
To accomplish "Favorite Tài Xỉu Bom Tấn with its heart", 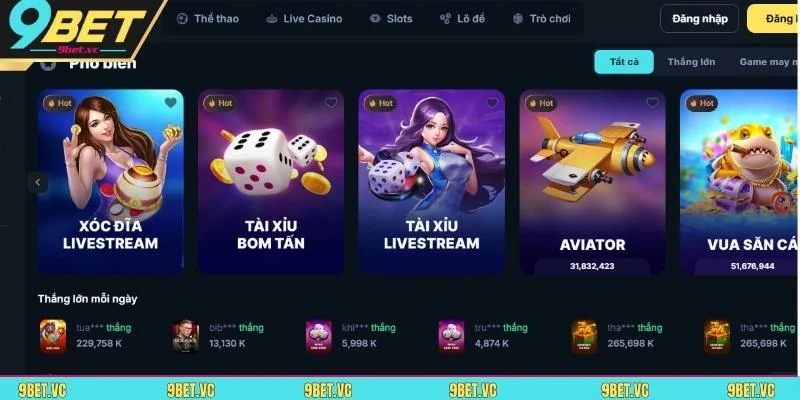I will (x=331, y=103).
